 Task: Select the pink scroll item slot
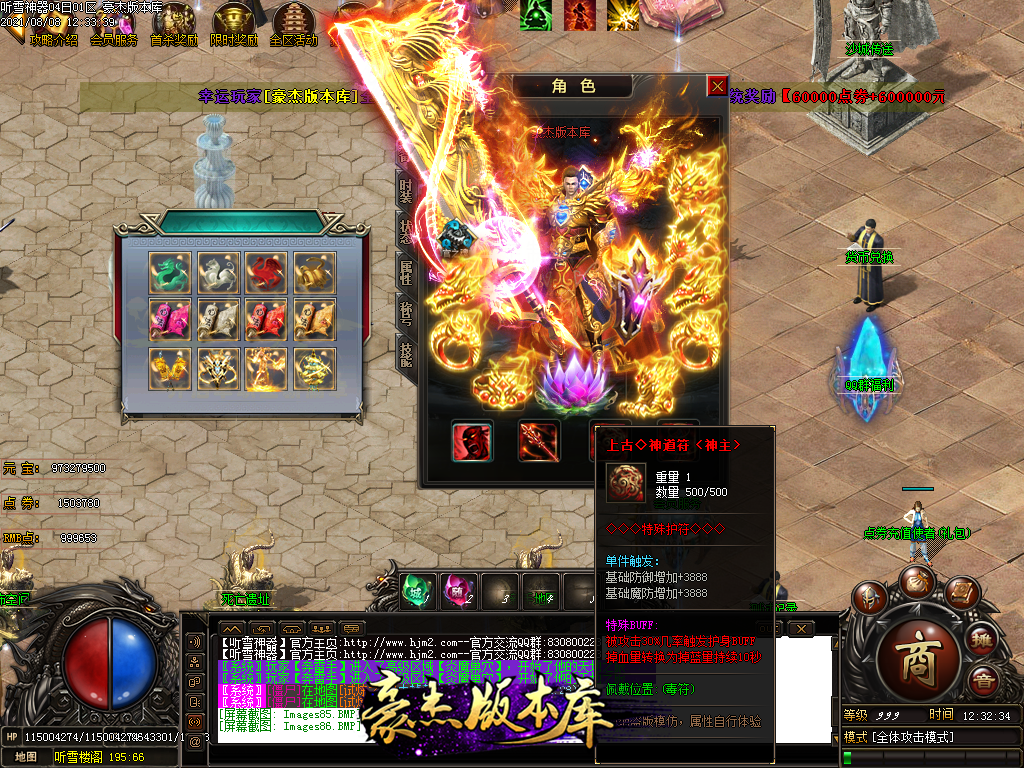[169, 320]
